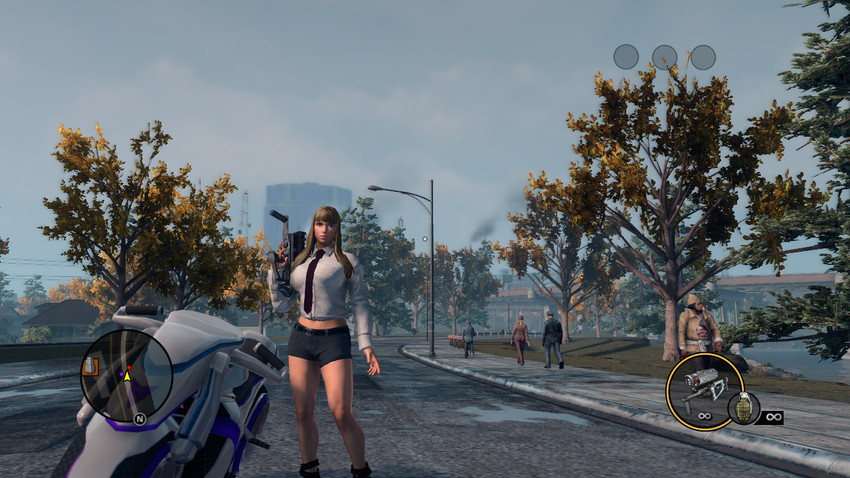Select the equipped launcher weapon icon

[x=704, y=391]
